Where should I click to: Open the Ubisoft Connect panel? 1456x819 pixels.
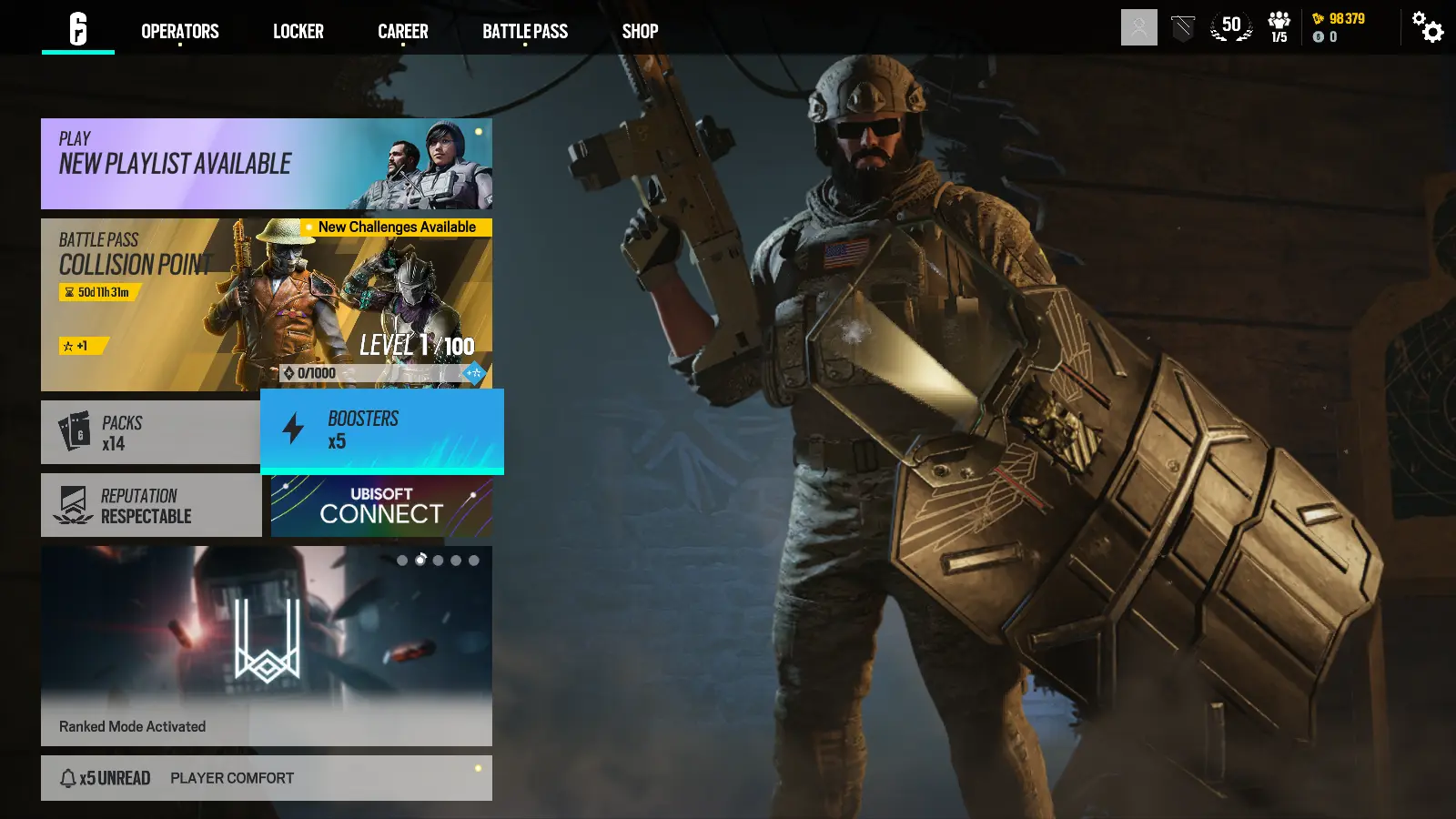(x=382, y=505)
